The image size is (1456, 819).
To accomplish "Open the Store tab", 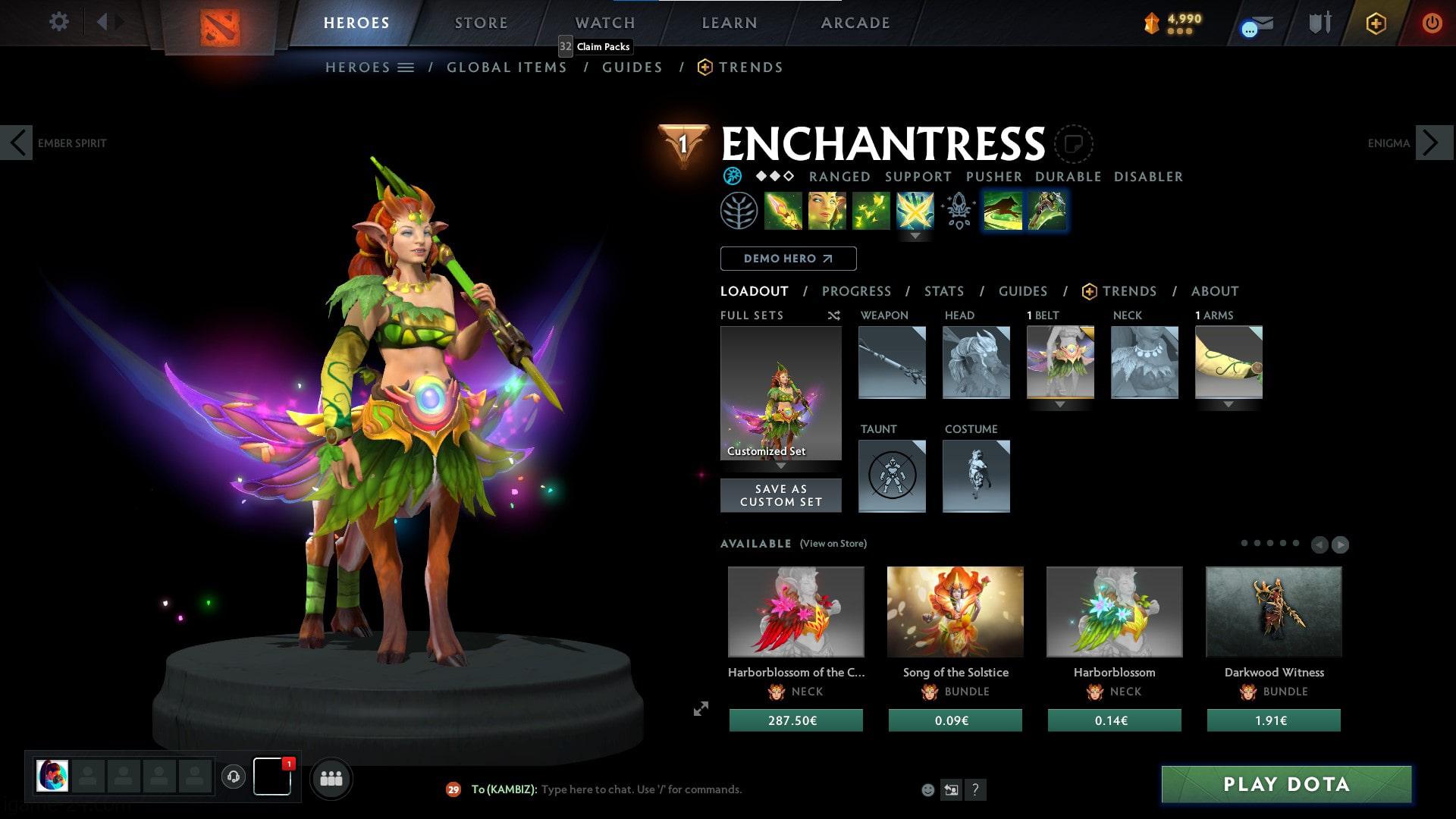I will tap(481, 23).
